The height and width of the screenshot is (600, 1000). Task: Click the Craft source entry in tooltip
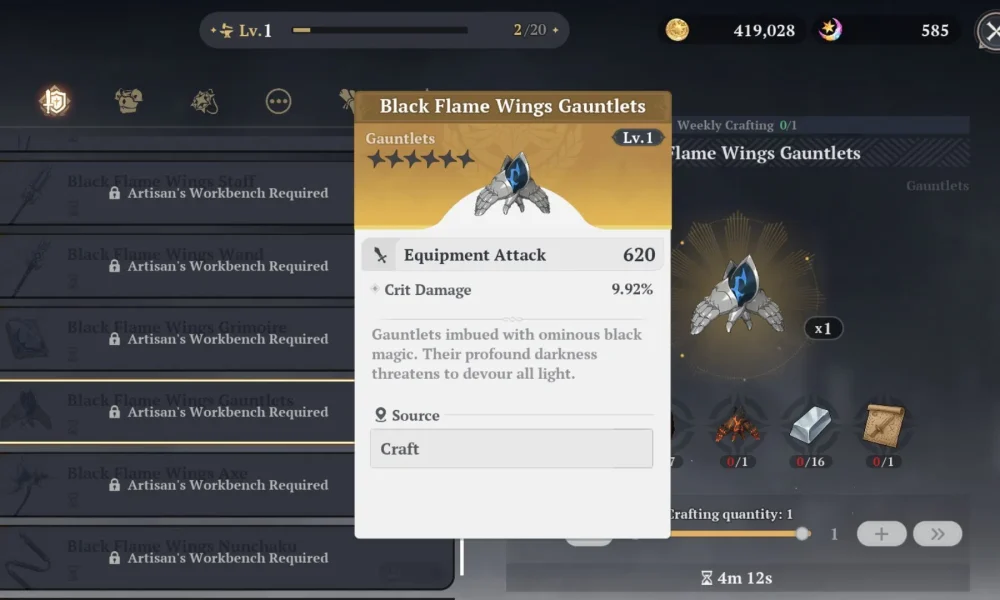click(x=511, y=449)
